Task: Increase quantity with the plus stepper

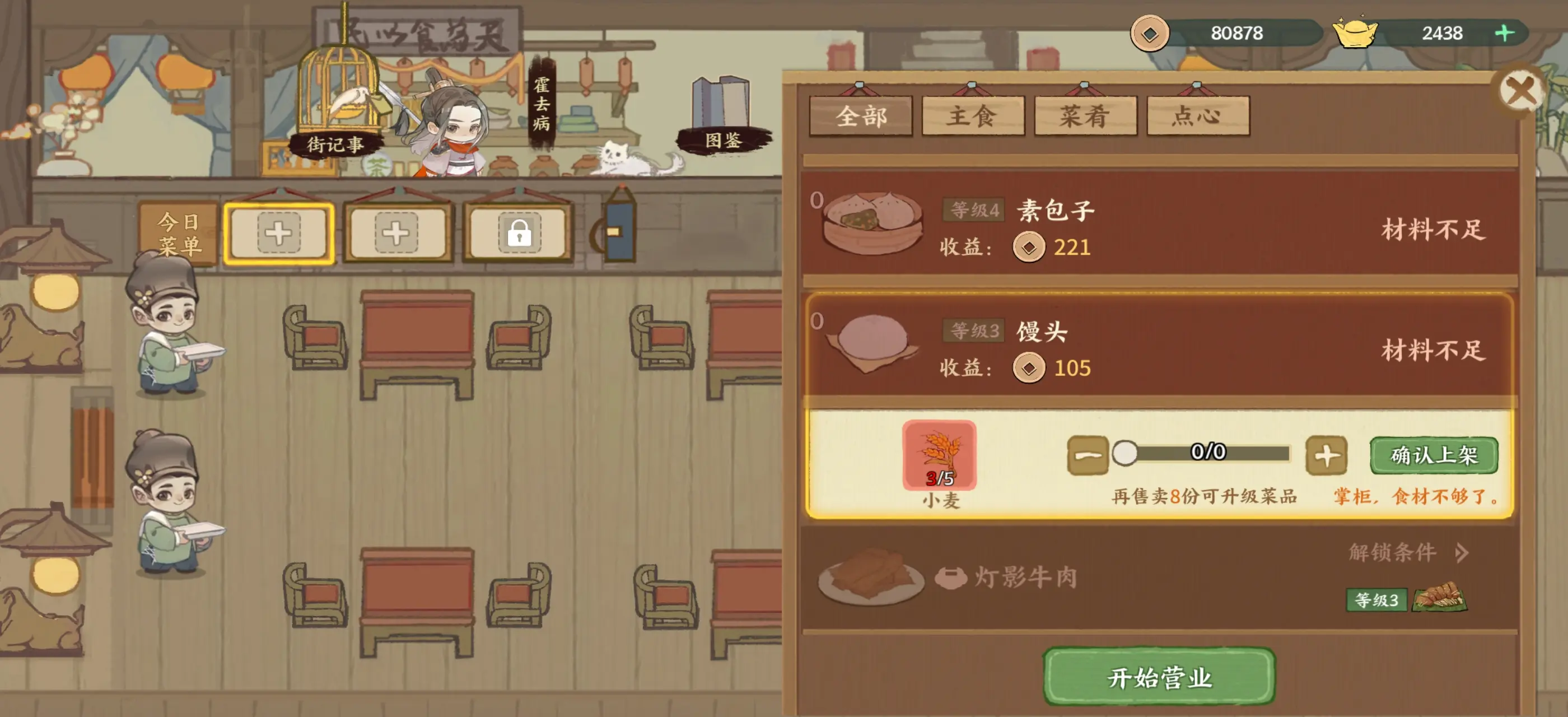Action: (x=1328, y=454)
